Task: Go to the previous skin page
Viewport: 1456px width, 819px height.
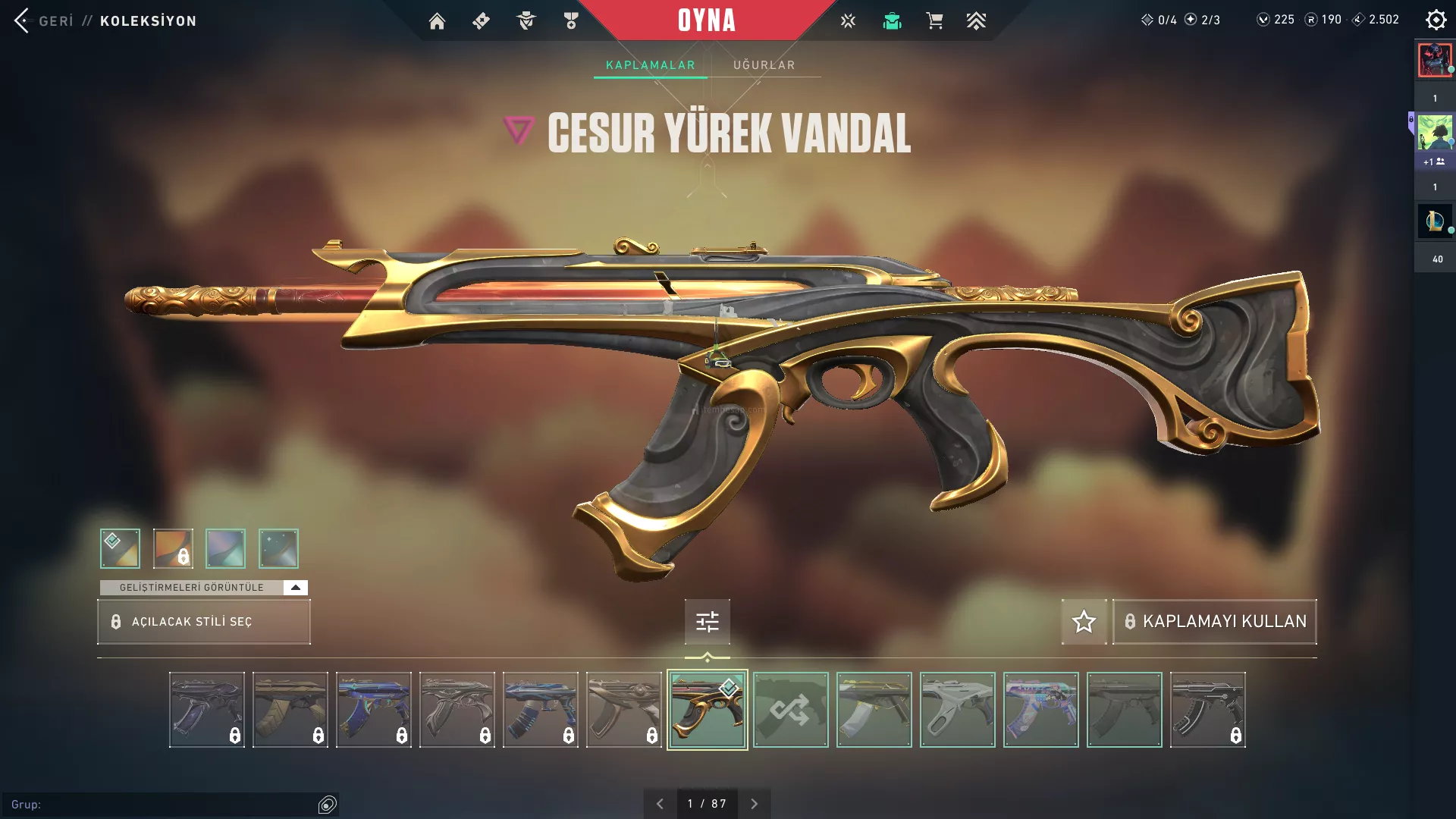Action: pos(660,804)
